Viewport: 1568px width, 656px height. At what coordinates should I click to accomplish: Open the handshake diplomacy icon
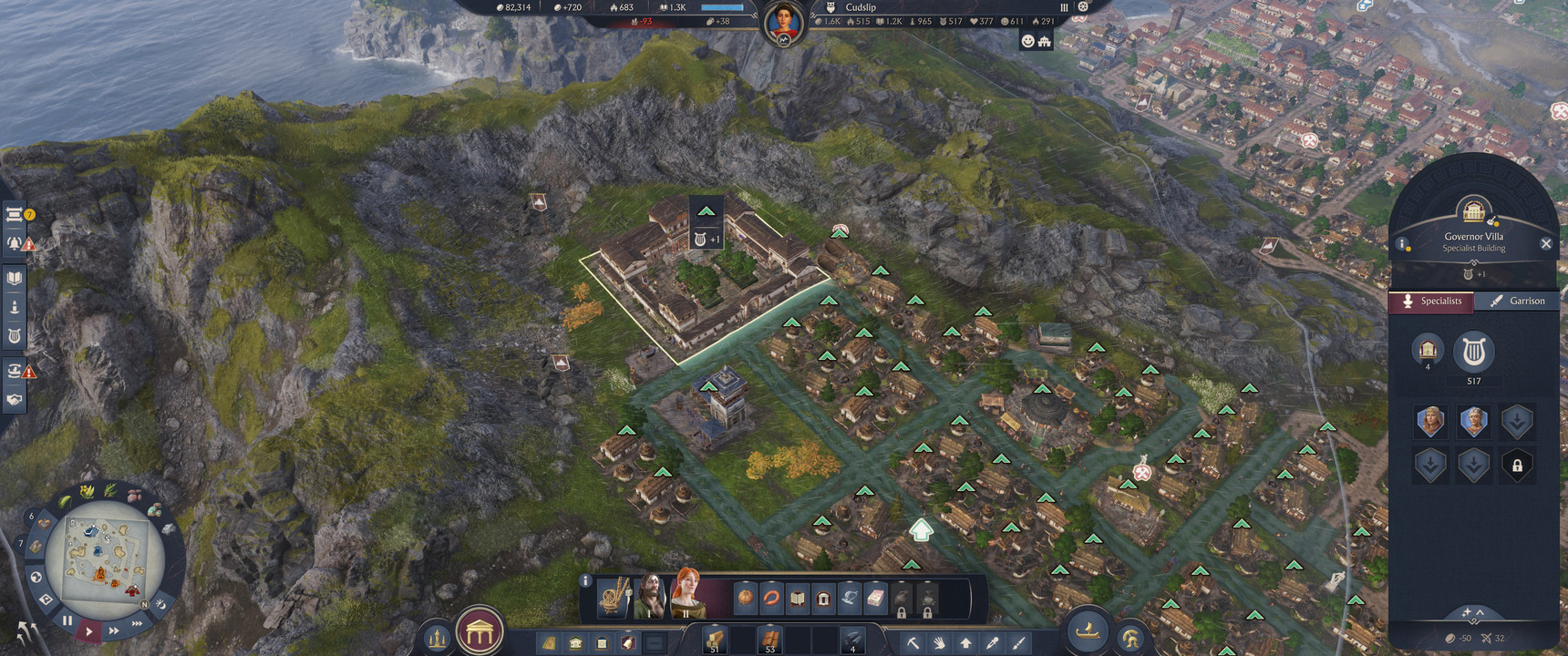pos(15,400)
